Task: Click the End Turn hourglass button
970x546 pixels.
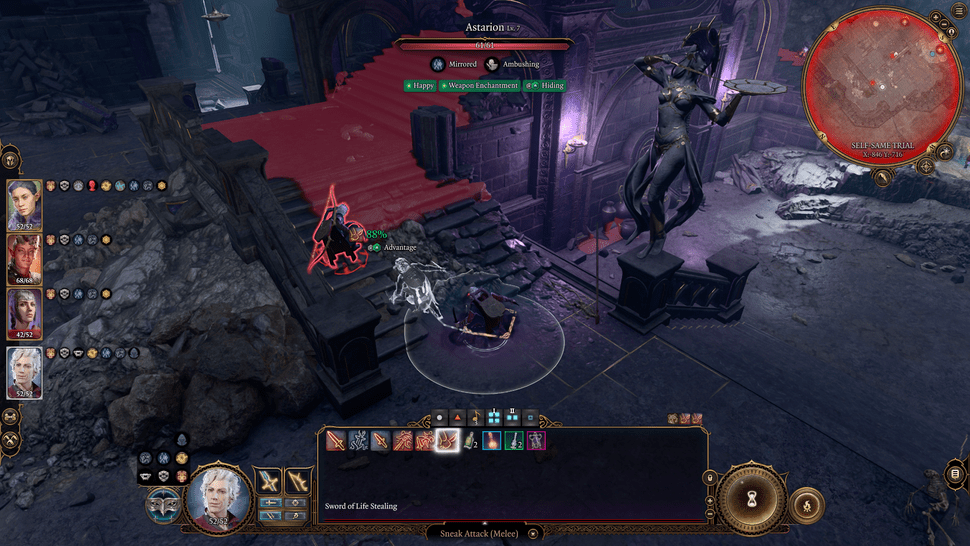Action: point(751,497)
